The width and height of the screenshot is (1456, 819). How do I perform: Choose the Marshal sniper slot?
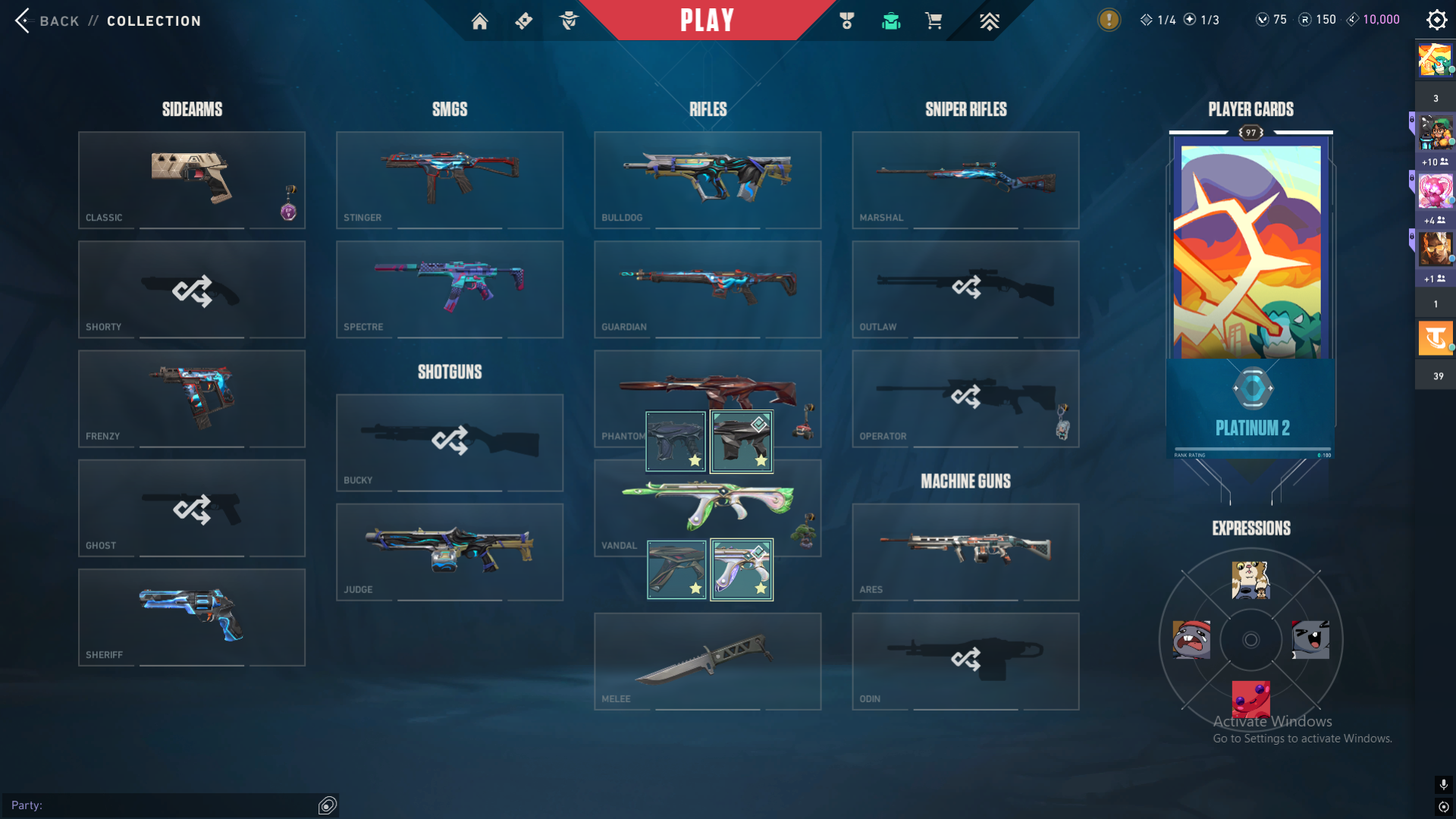pyautogui.click(x=965, y=180)
